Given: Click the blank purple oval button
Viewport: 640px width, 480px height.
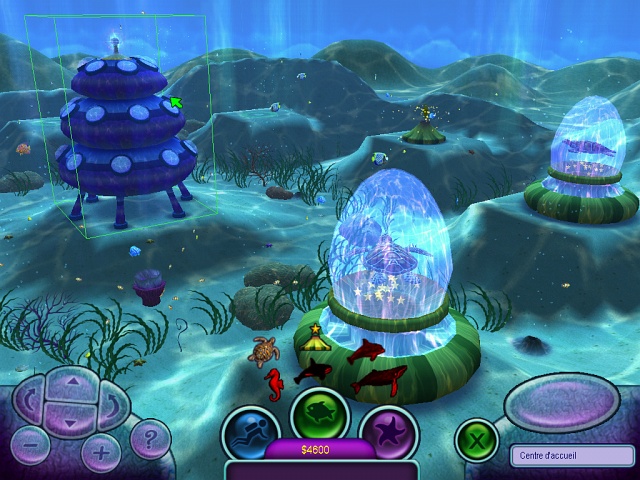Looking at the screenshot, I should pos(561,403).
